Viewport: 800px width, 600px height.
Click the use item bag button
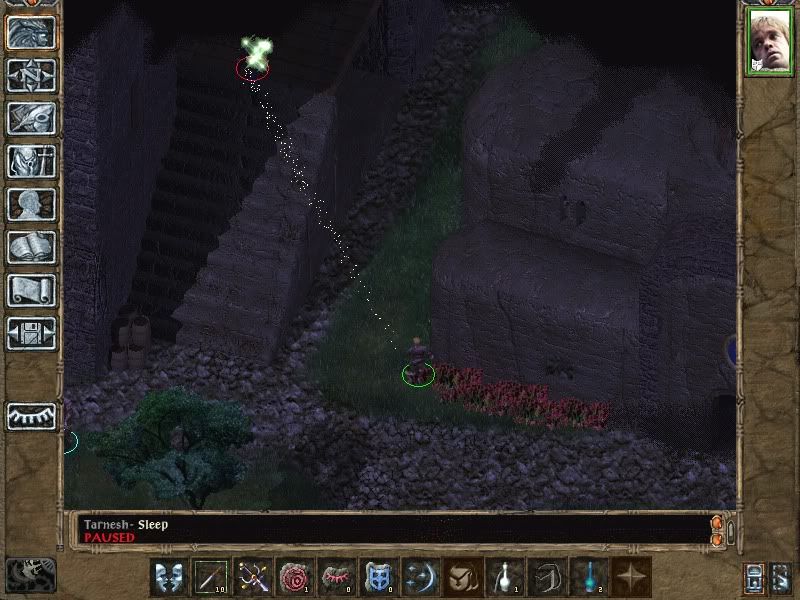click(463, 577)
